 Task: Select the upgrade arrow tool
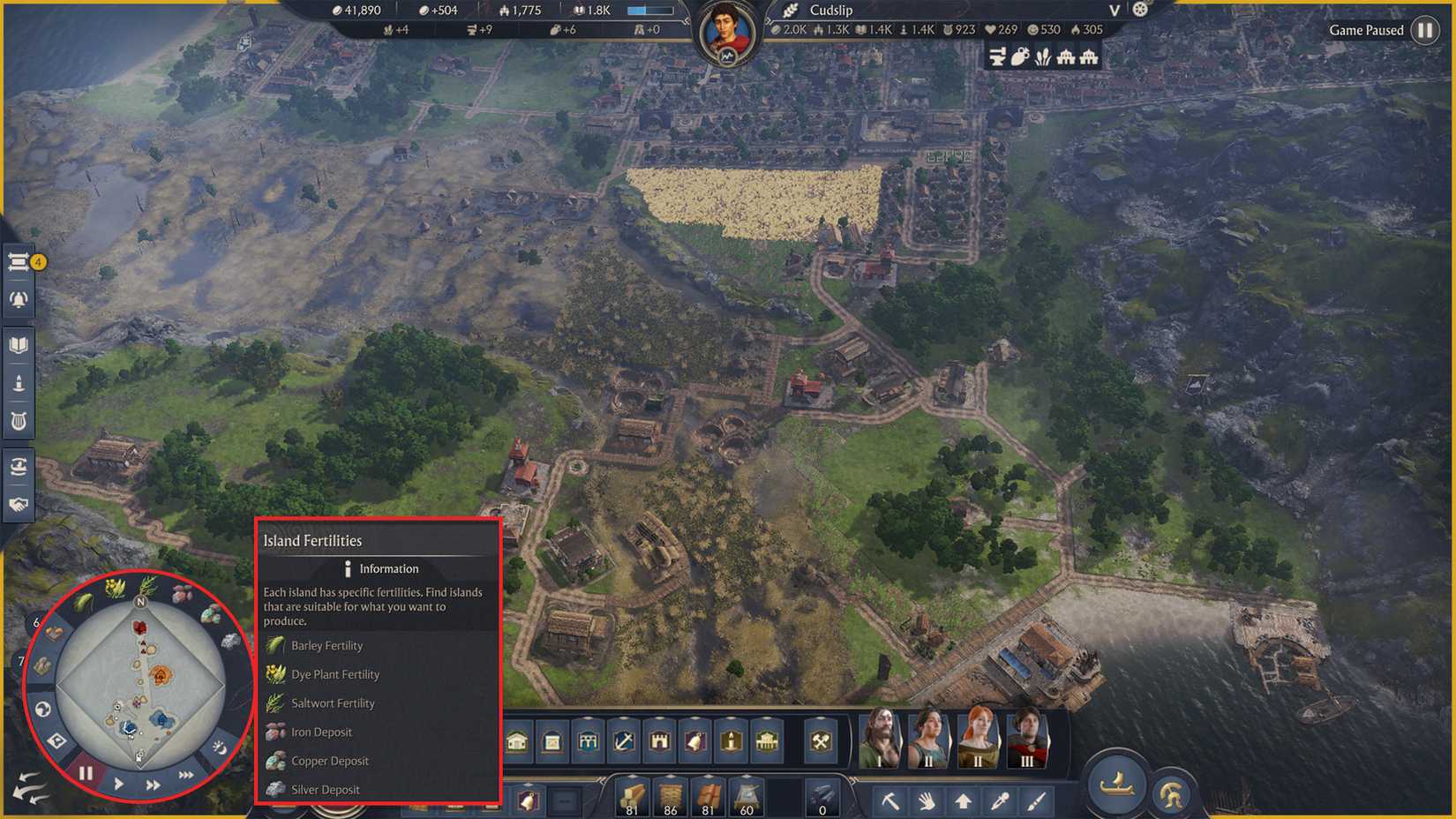coord(964,800)
